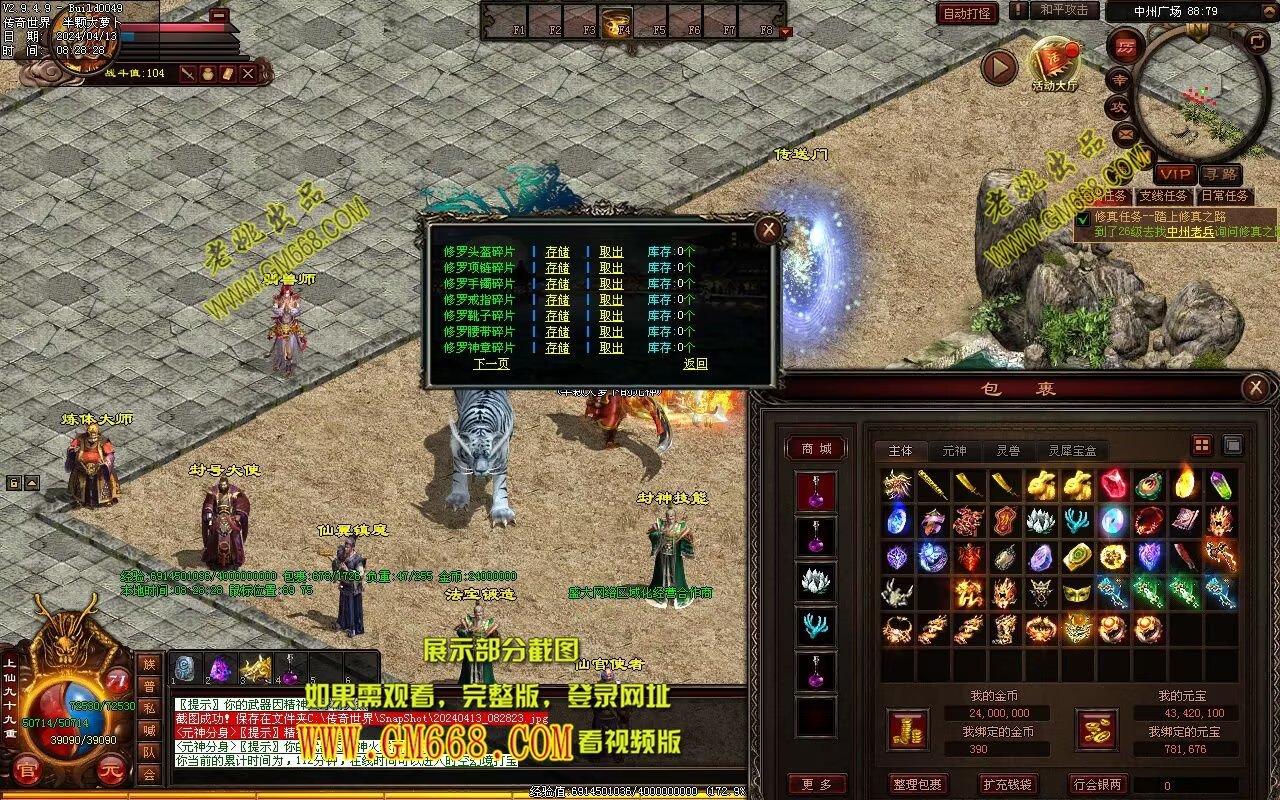Open the 活动大厅 activity hall
Image resolution: width=1280 pixels, height=800 pixels.
(x=1054, y=64)
